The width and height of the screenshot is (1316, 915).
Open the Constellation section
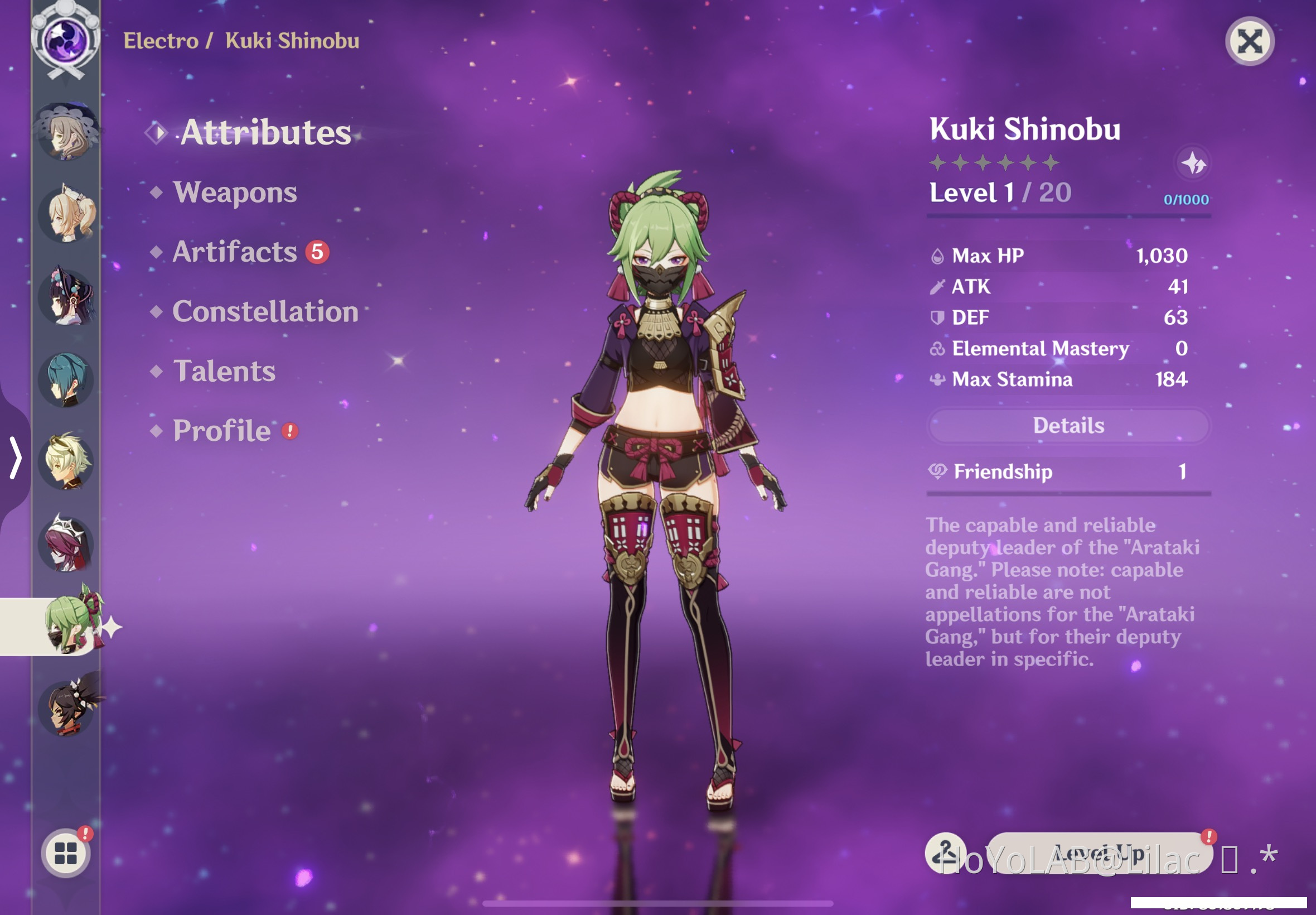click(265, 311)
